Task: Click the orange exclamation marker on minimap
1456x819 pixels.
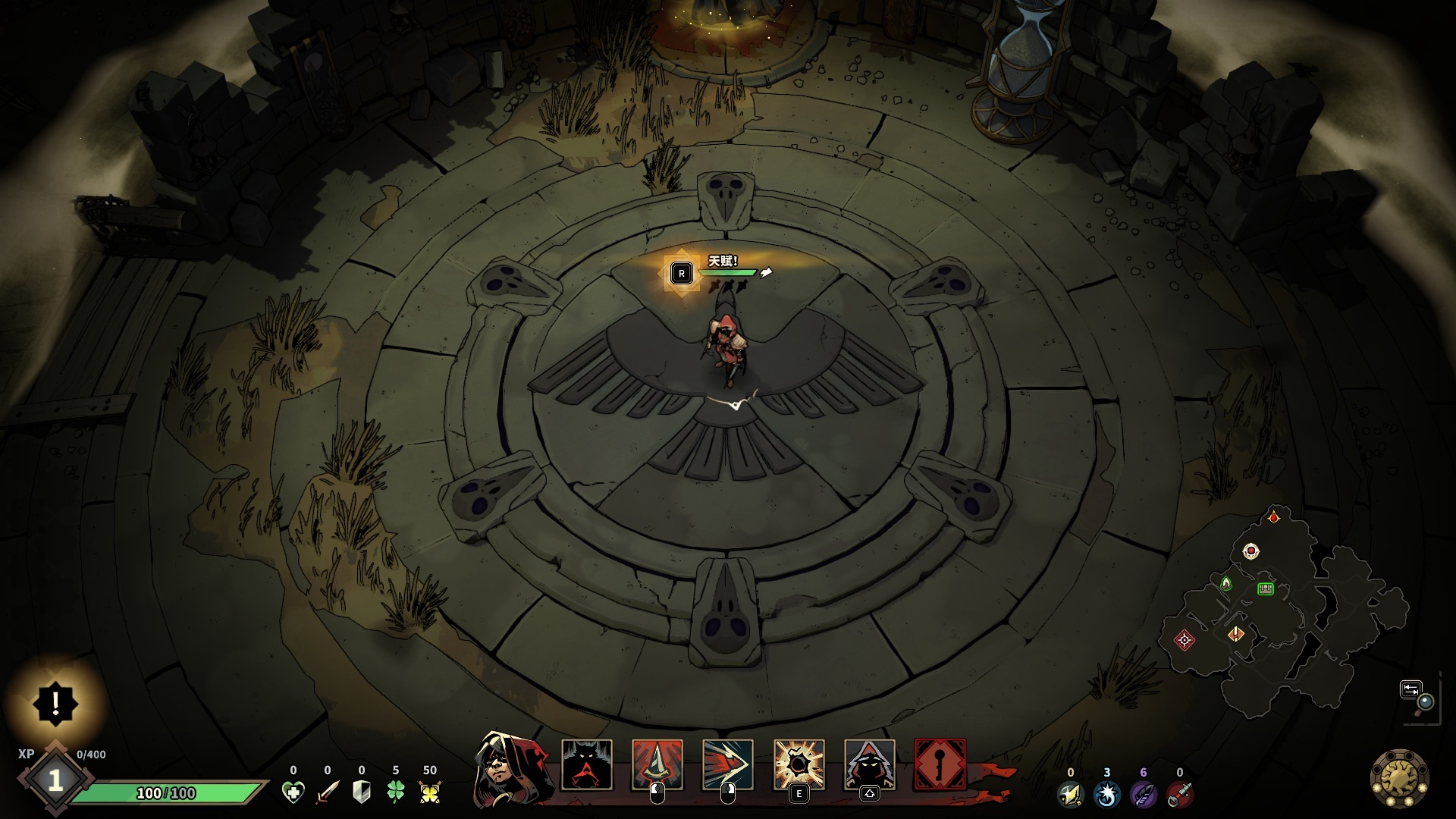Action: (x=1236, y=633)
